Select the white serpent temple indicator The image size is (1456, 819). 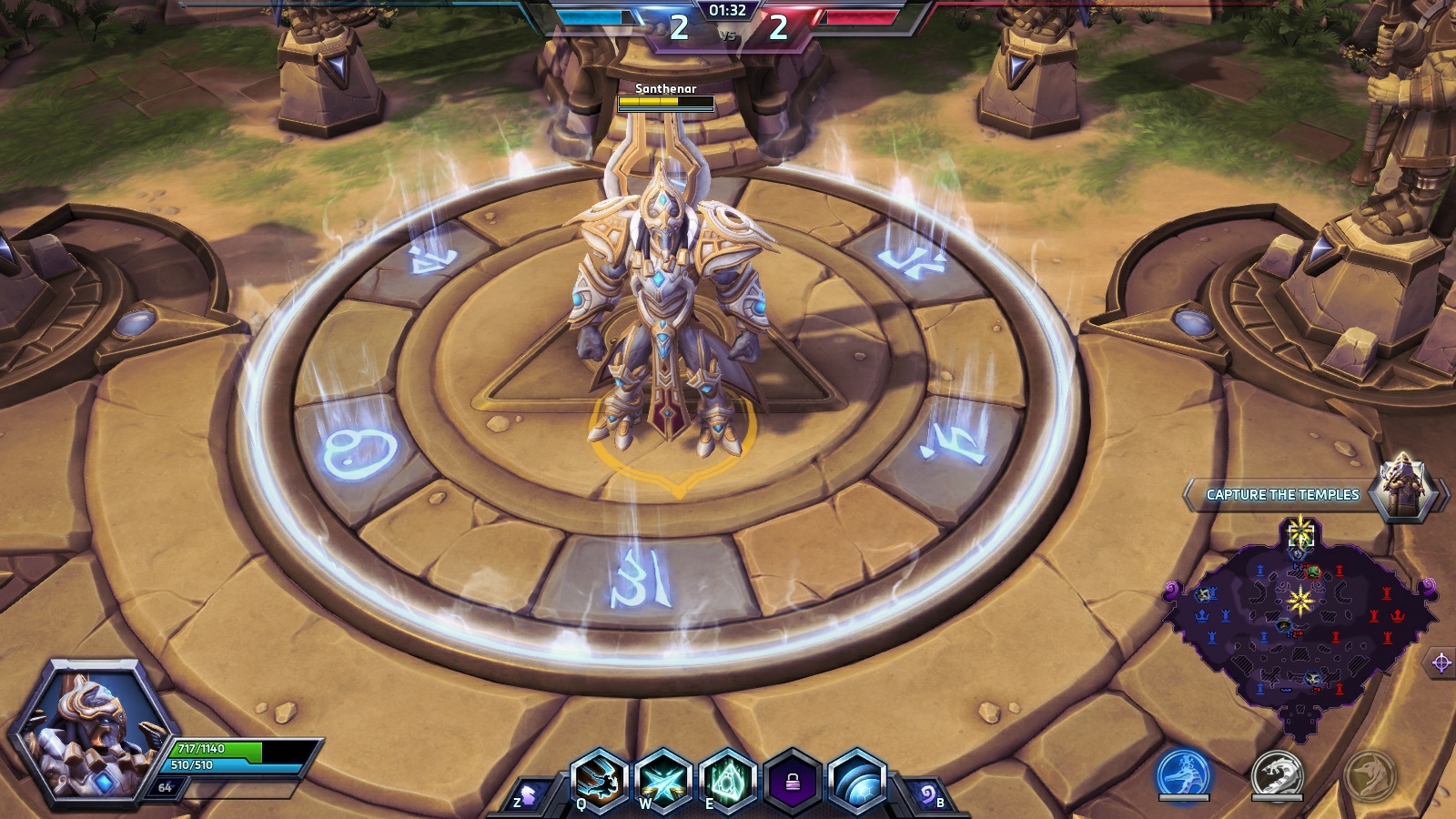(x=1277, y=774)
